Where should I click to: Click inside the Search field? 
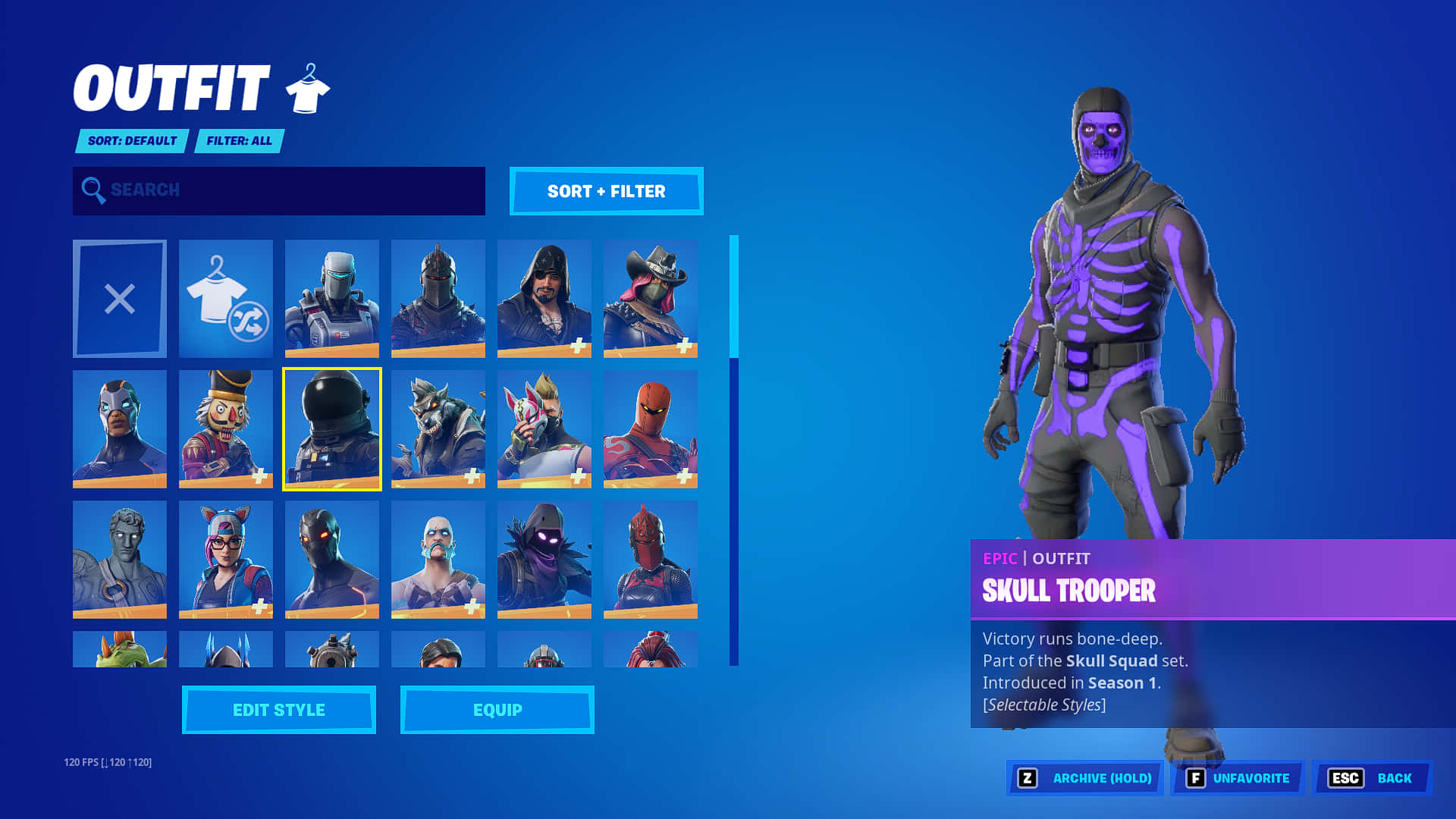[x=278, y=190]
